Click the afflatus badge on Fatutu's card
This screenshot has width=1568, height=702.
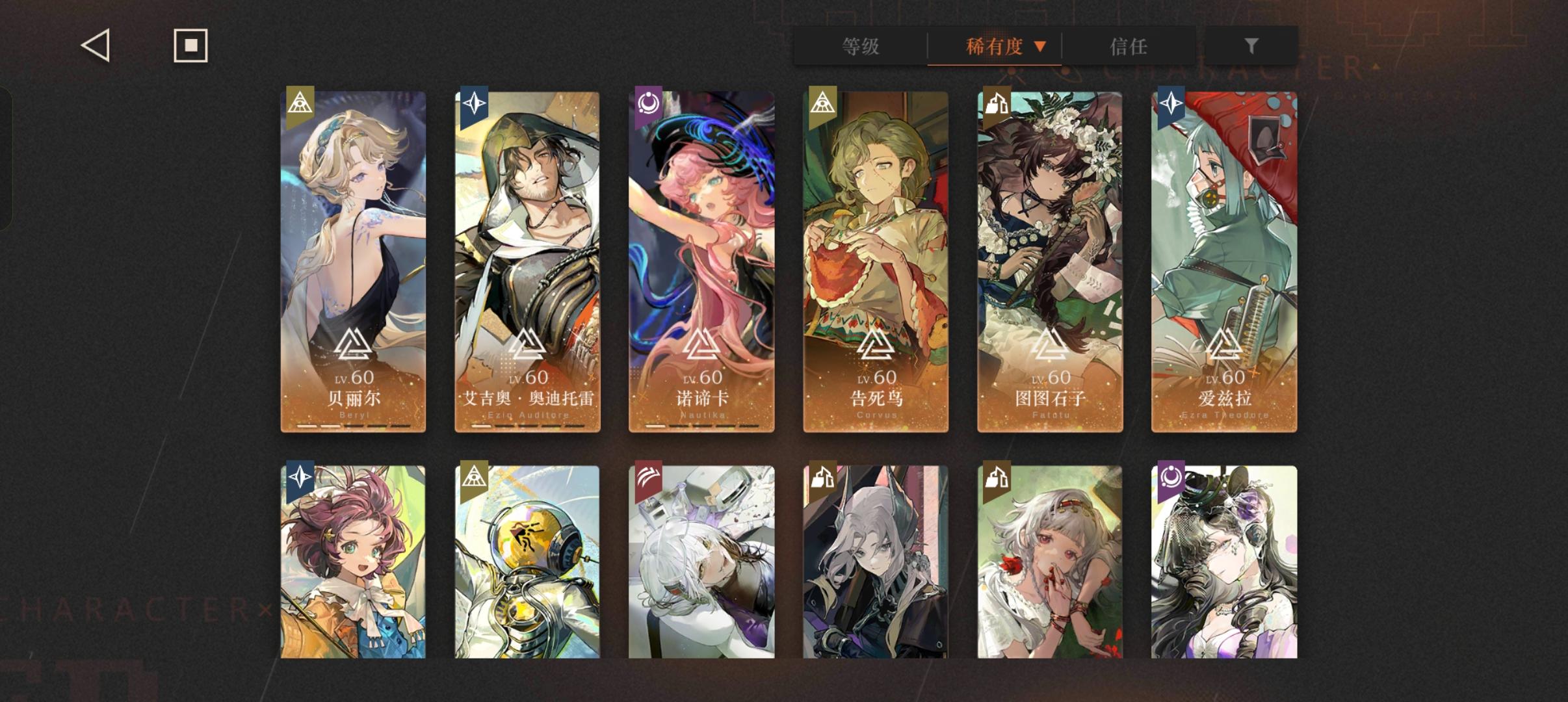click(x=998, y=104)
